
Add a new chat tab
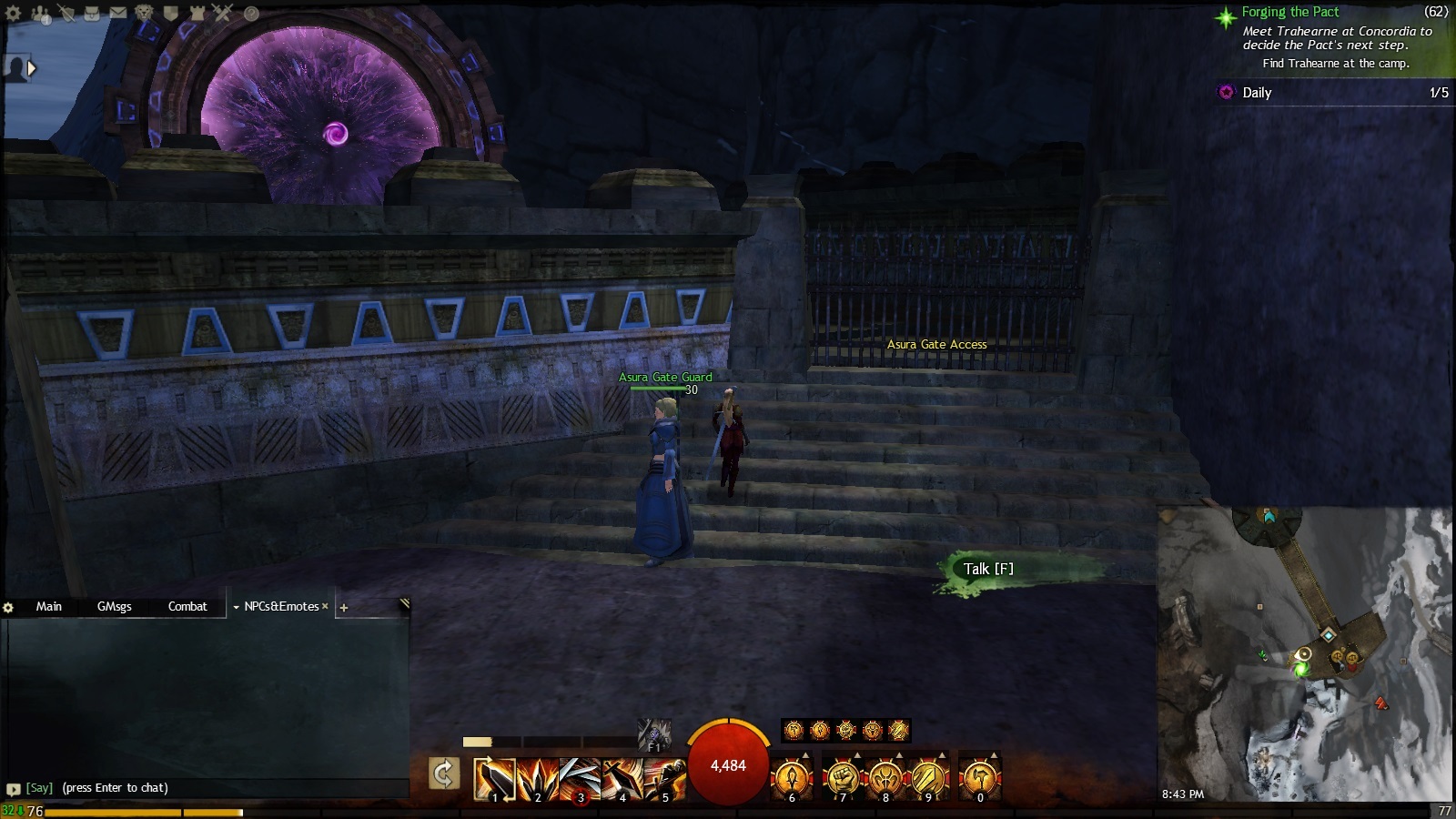344,607
